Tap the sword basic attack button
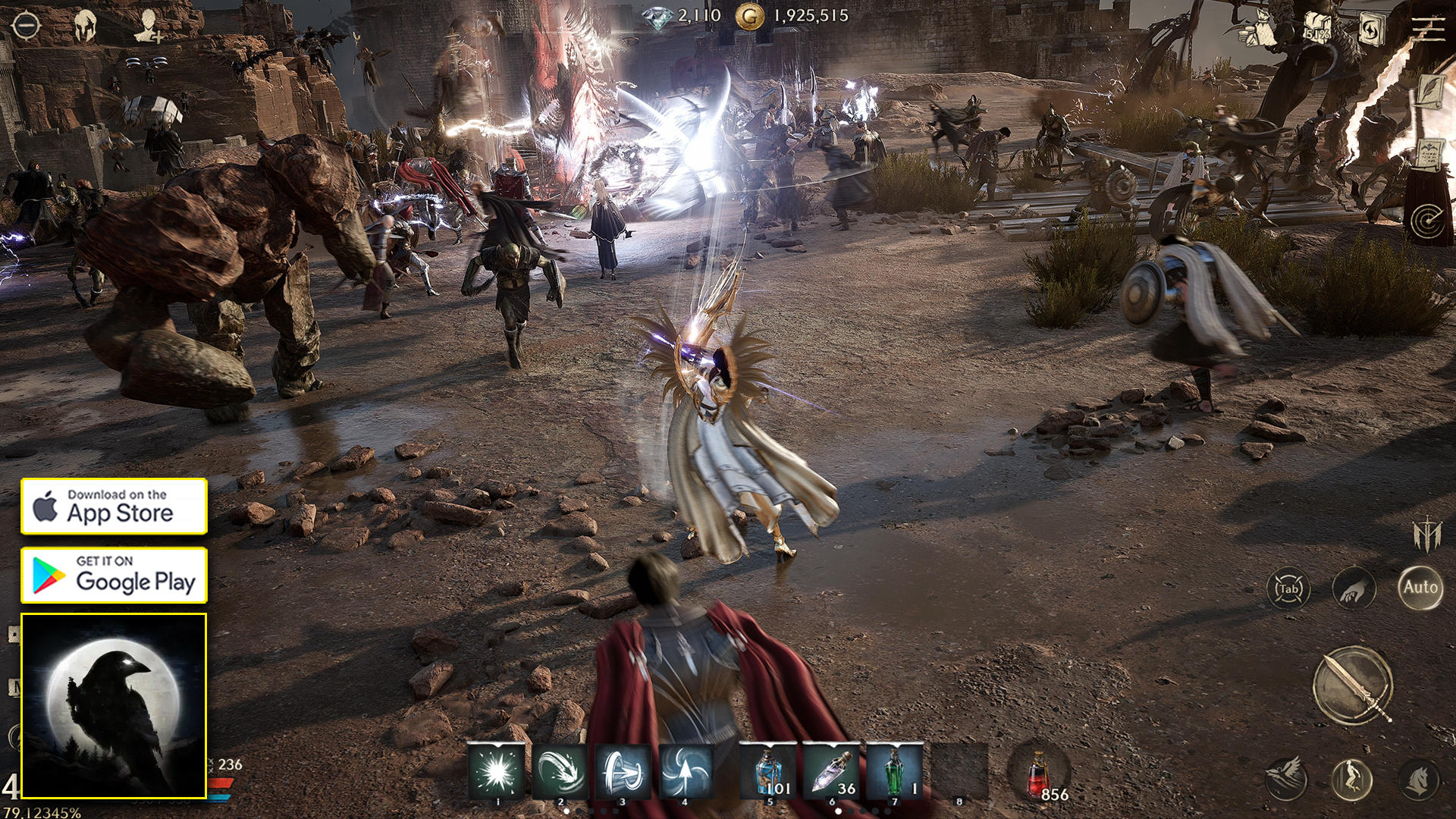The image size is (1456, 819). click(x=1353, y=686)
